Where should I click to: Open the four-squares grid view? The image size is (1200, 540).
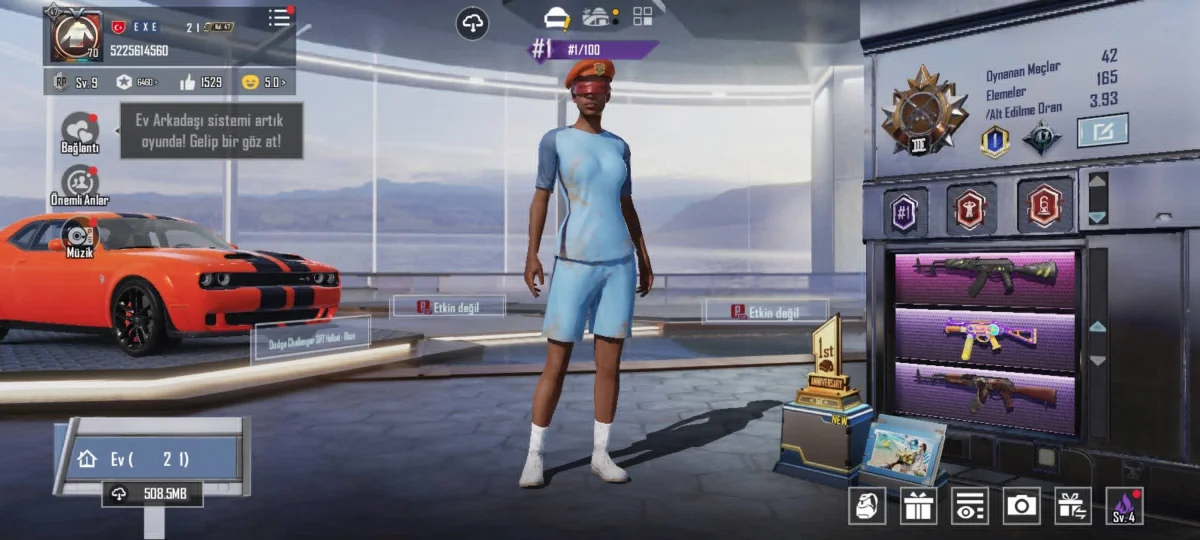point(642,16)
